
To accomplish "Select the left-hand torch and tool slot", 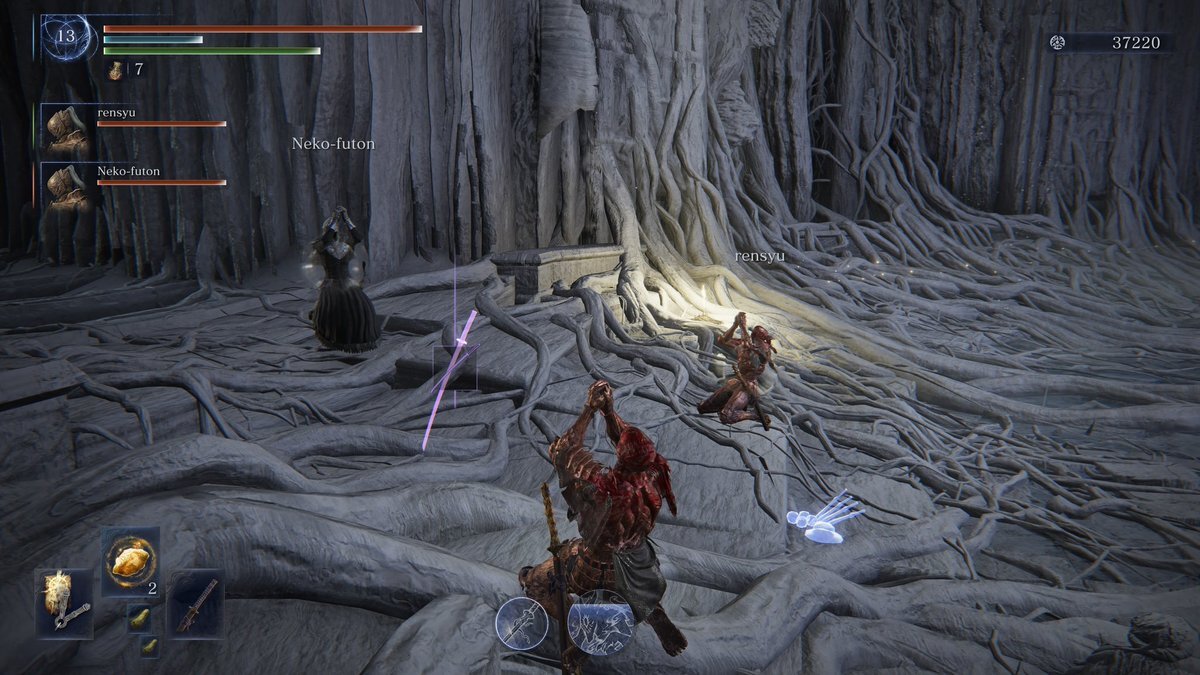I will click(x=66, y=603).
